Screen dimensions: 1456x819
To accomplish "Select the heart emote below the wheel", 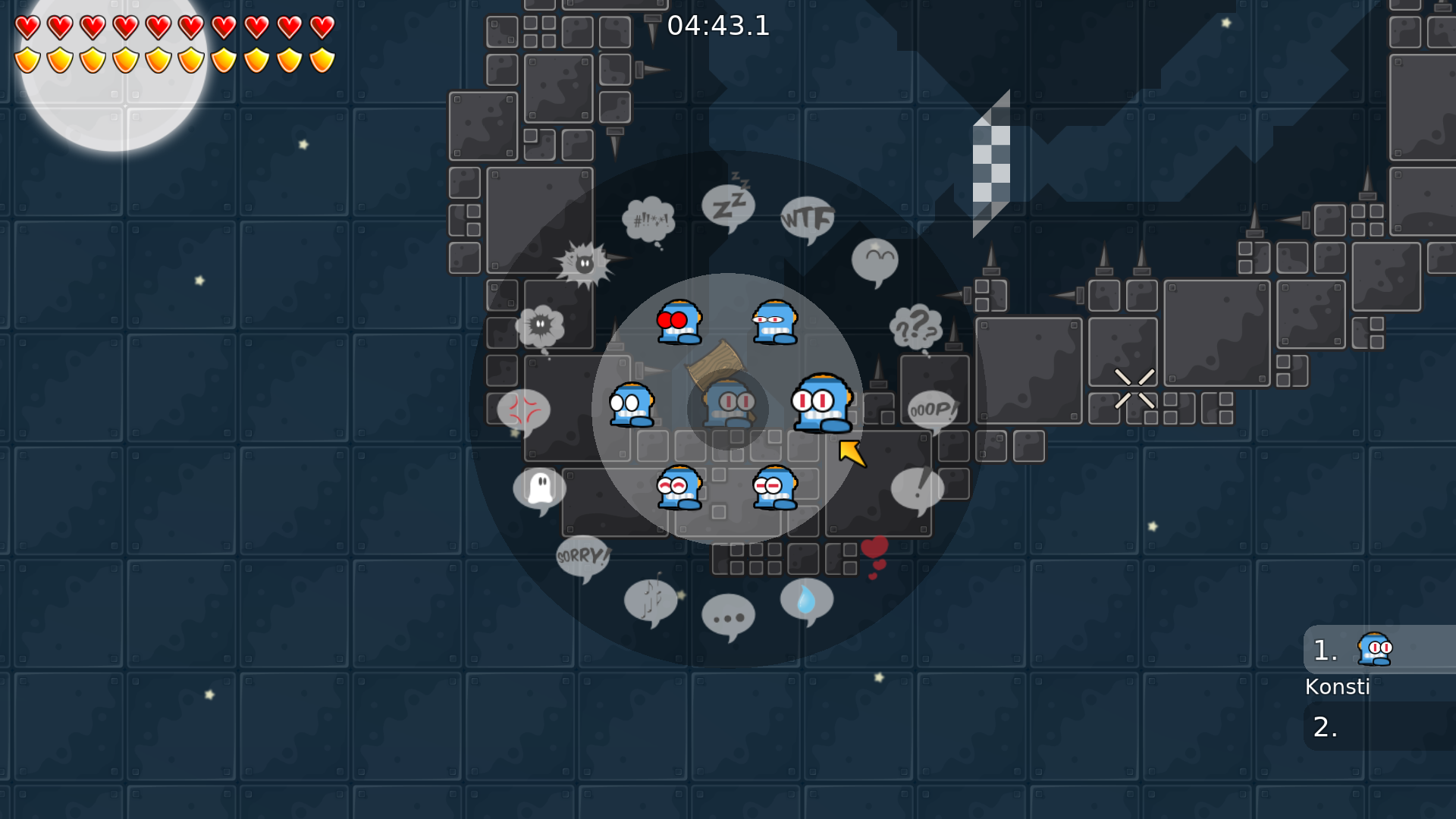I will click(873, 548).
